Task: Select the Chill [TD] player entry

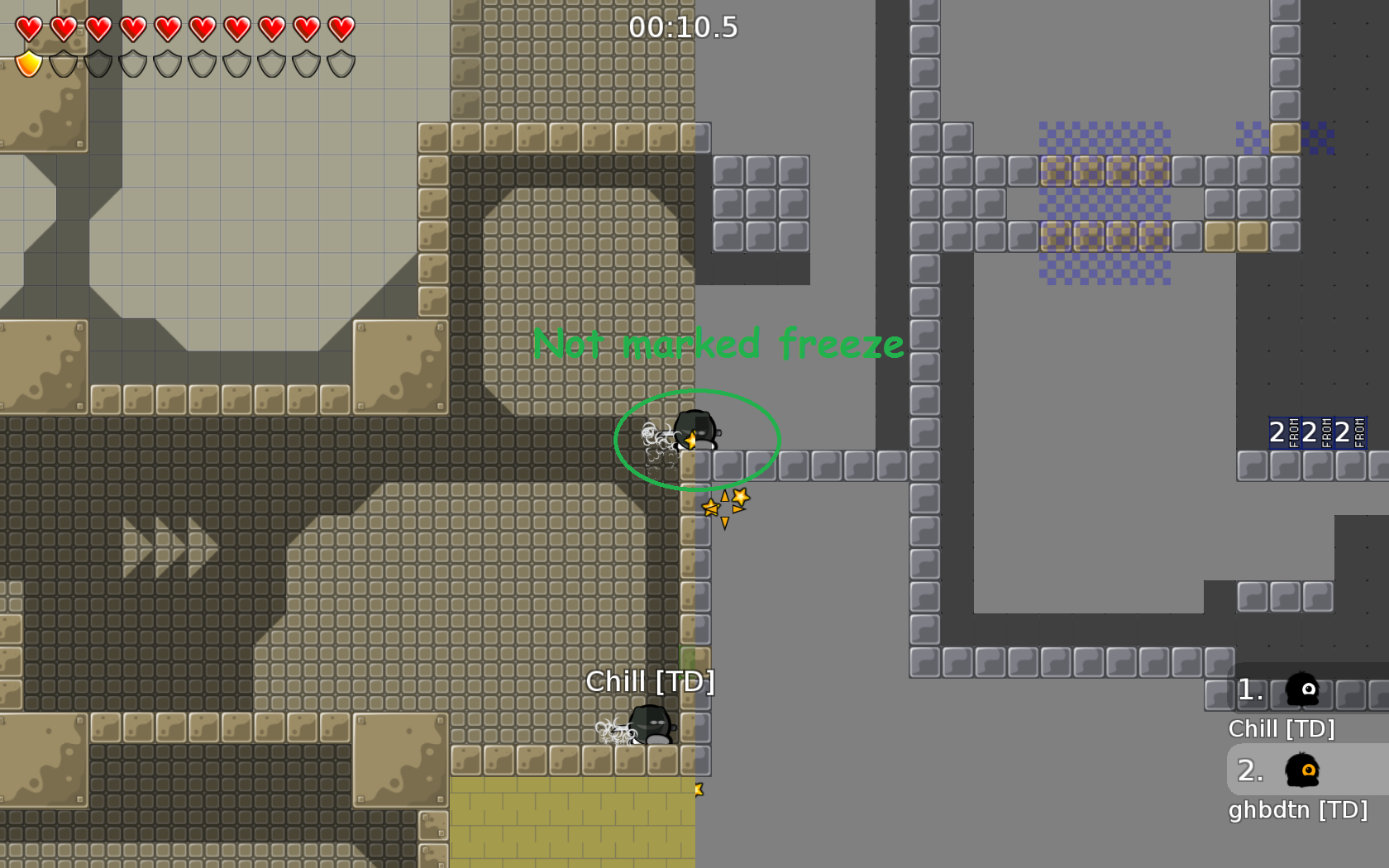Action: 1302,703
